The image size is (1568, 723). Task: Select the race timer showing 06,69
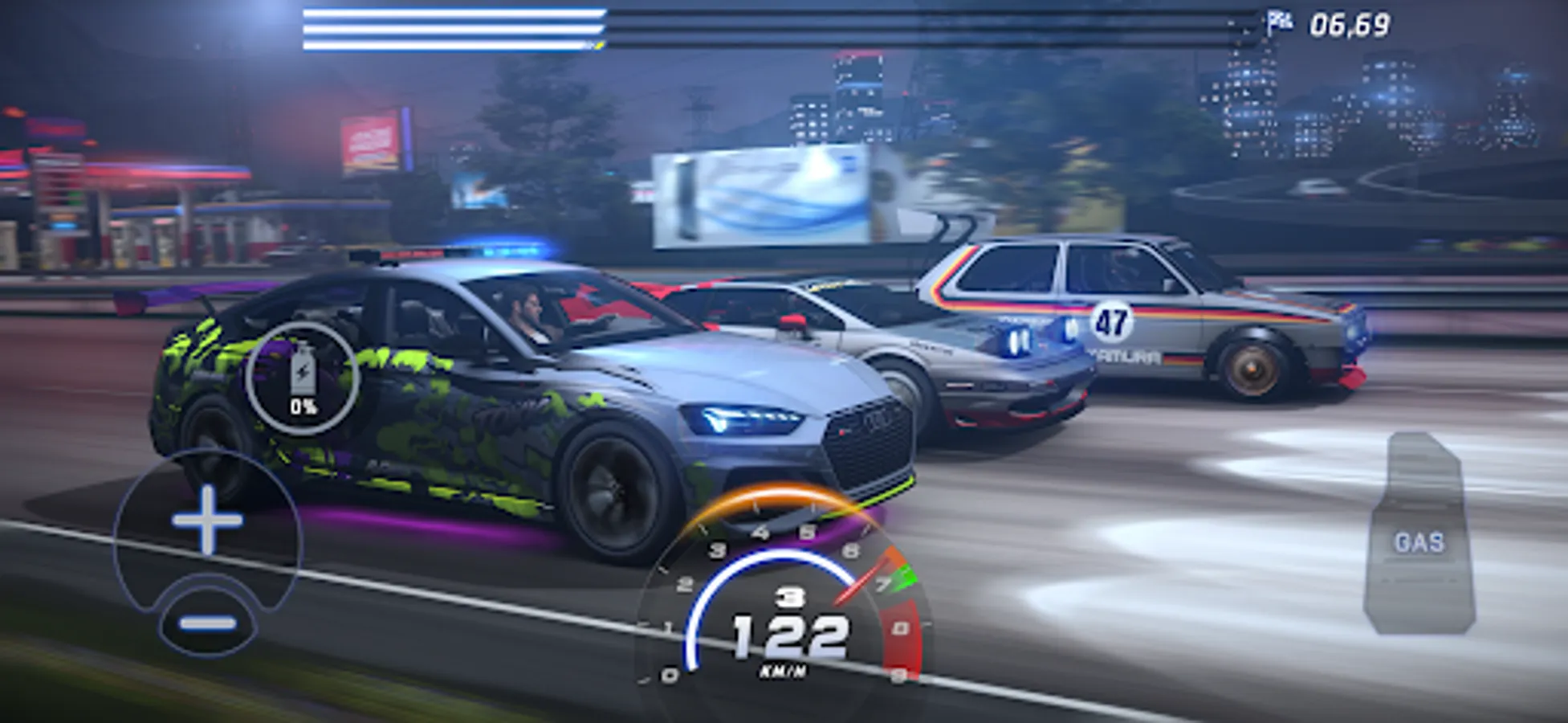[x=1351, y=22]
